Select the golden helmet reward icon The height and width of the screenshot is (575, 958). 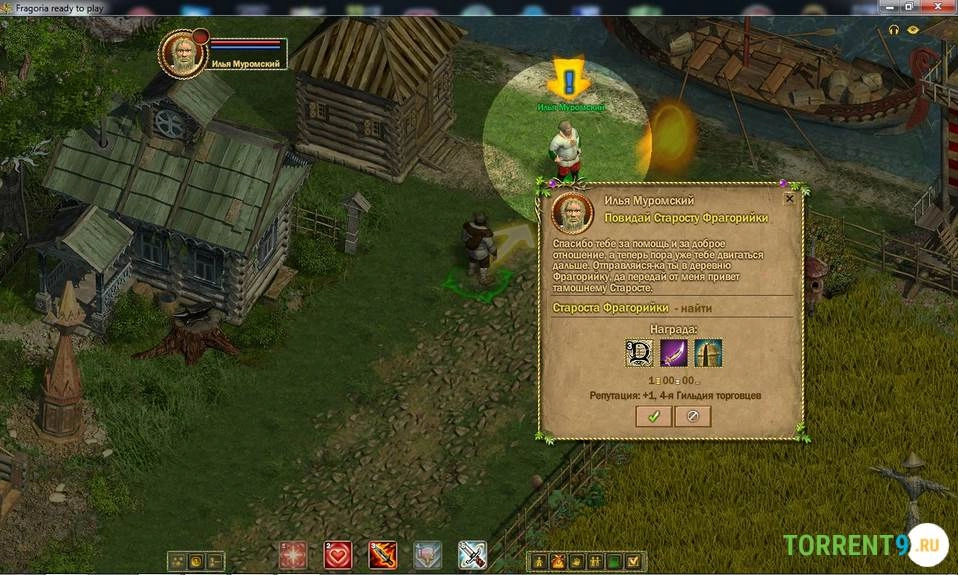tap(708, 353)
